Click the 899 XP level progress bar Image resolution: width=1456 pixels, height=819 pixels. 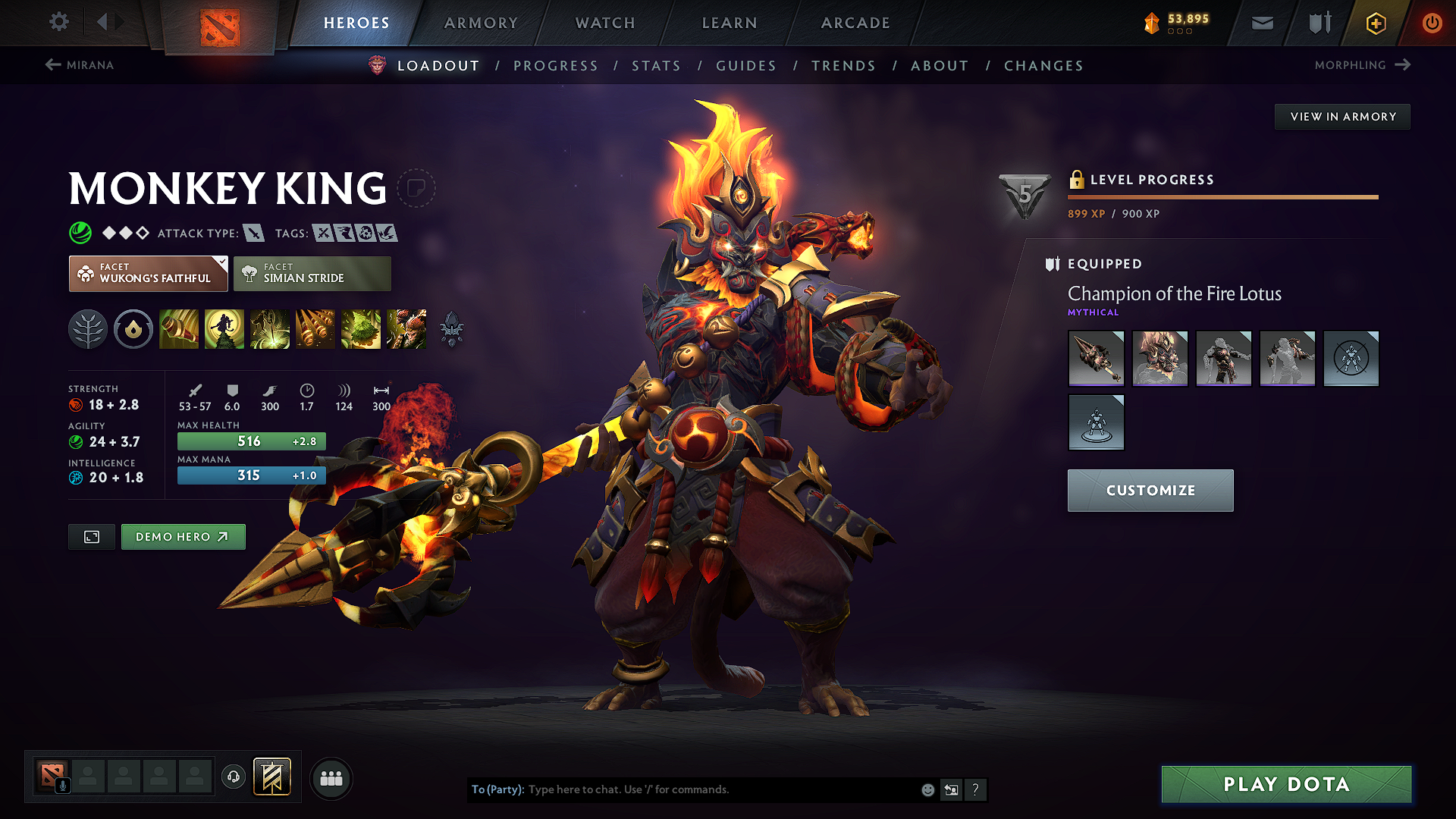pyautogui.click(x=1222, y=196)
